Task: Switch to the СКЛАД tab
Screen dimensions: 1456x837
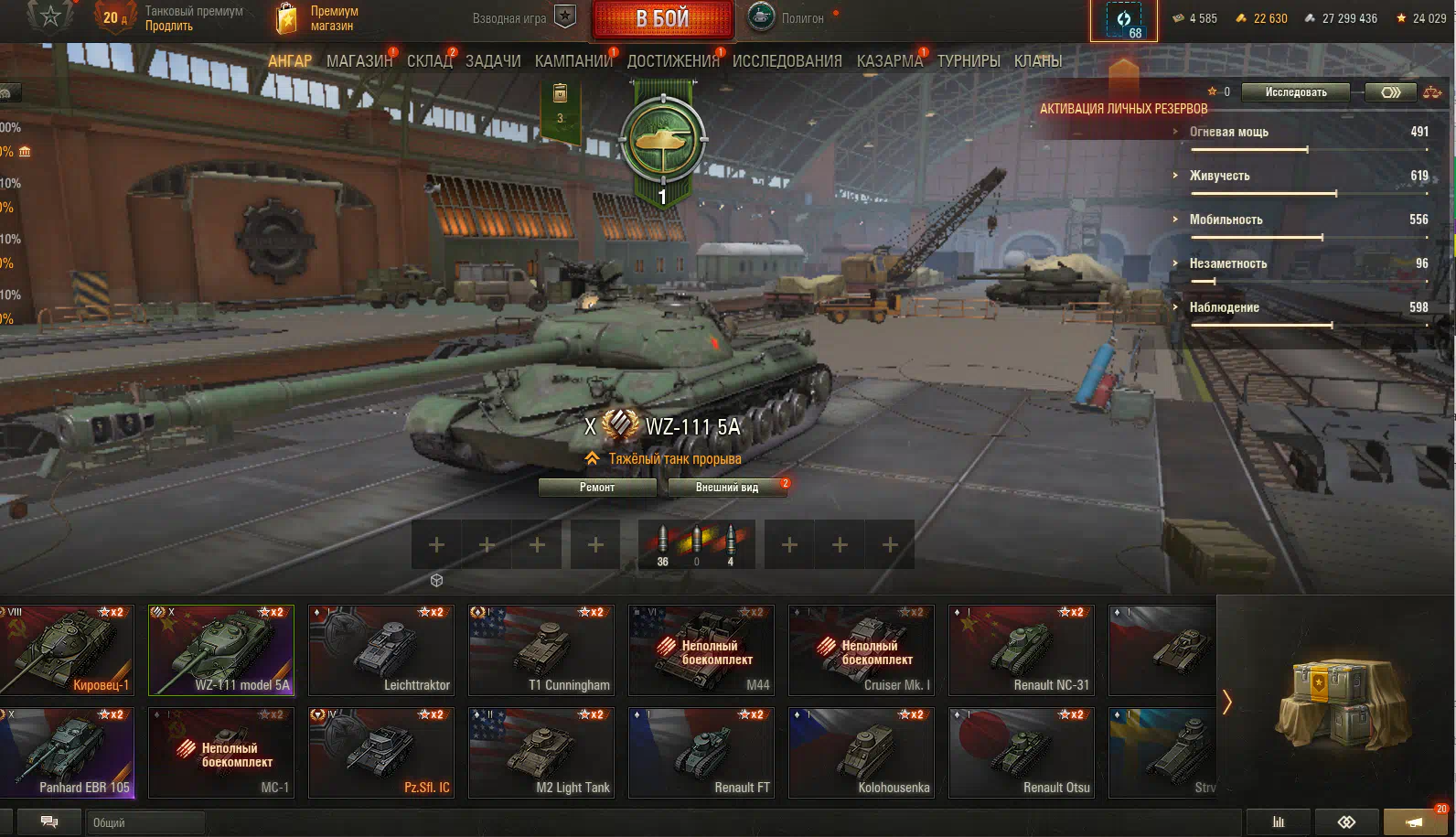Action: tap(429, 61)
